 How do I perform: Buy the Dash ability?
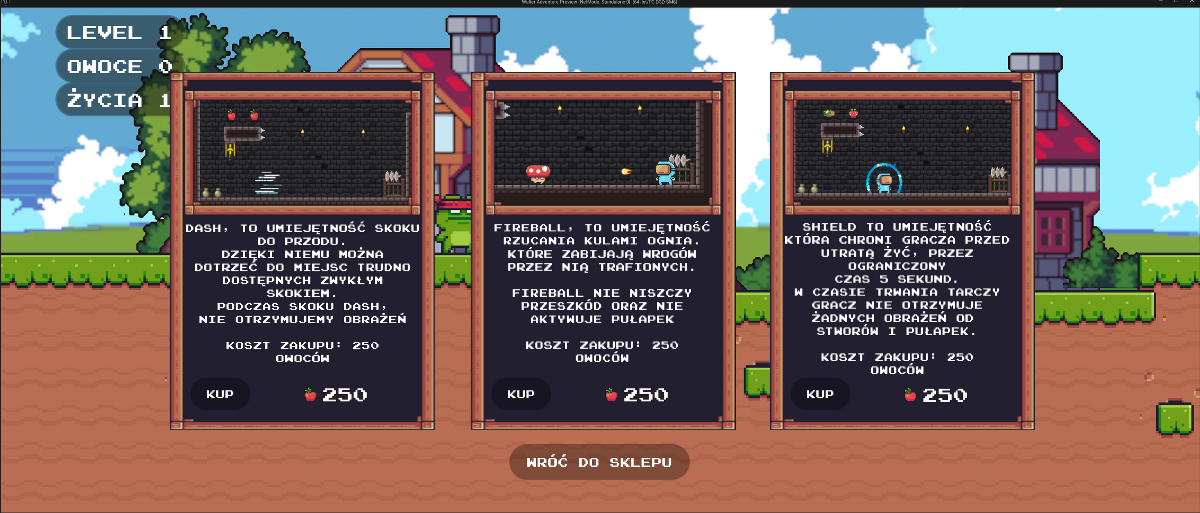pos(220,394)
